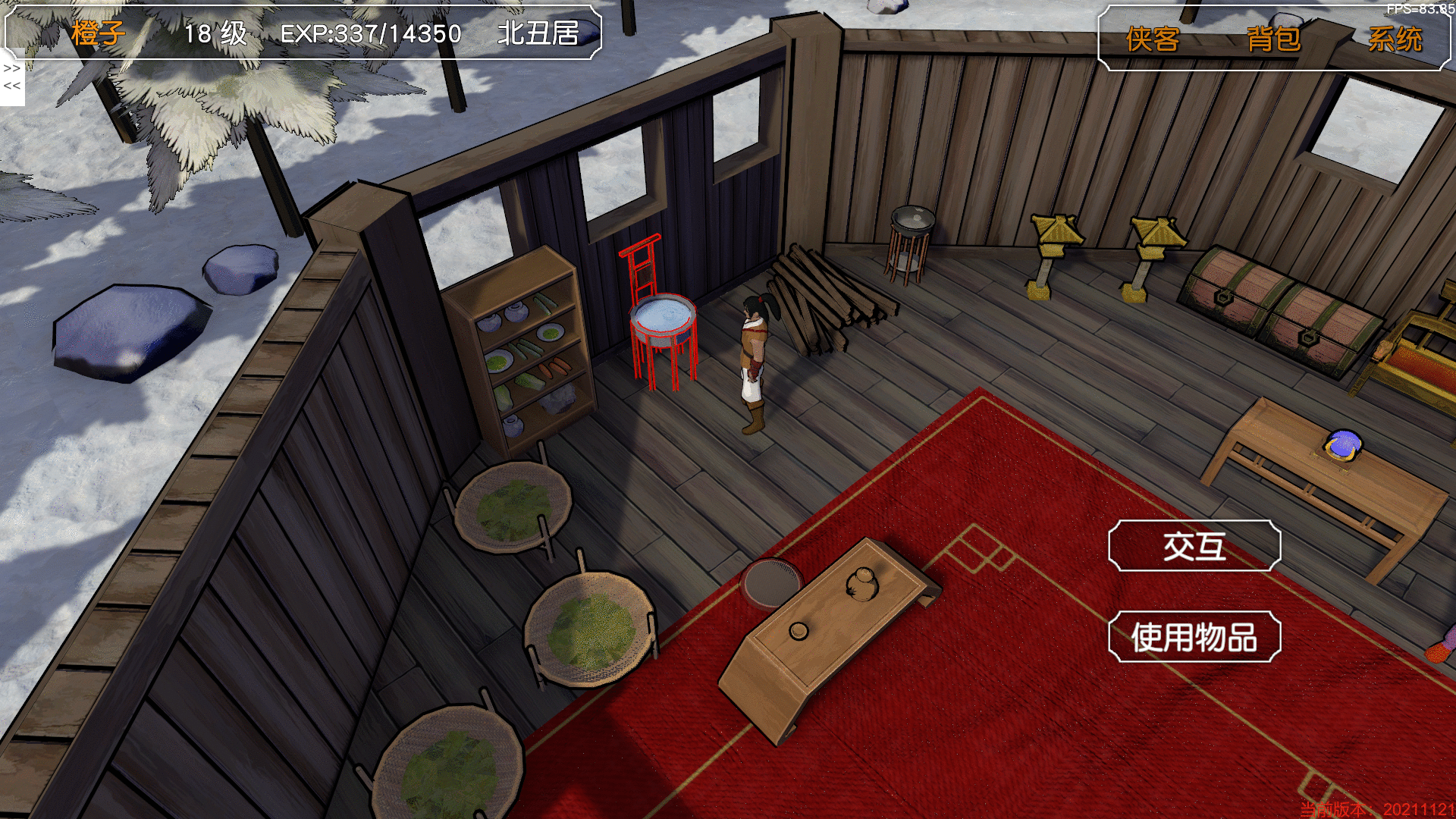Expand the side panel with >> arrows
Screen dimensions: 1456x819
coord(12,68)
